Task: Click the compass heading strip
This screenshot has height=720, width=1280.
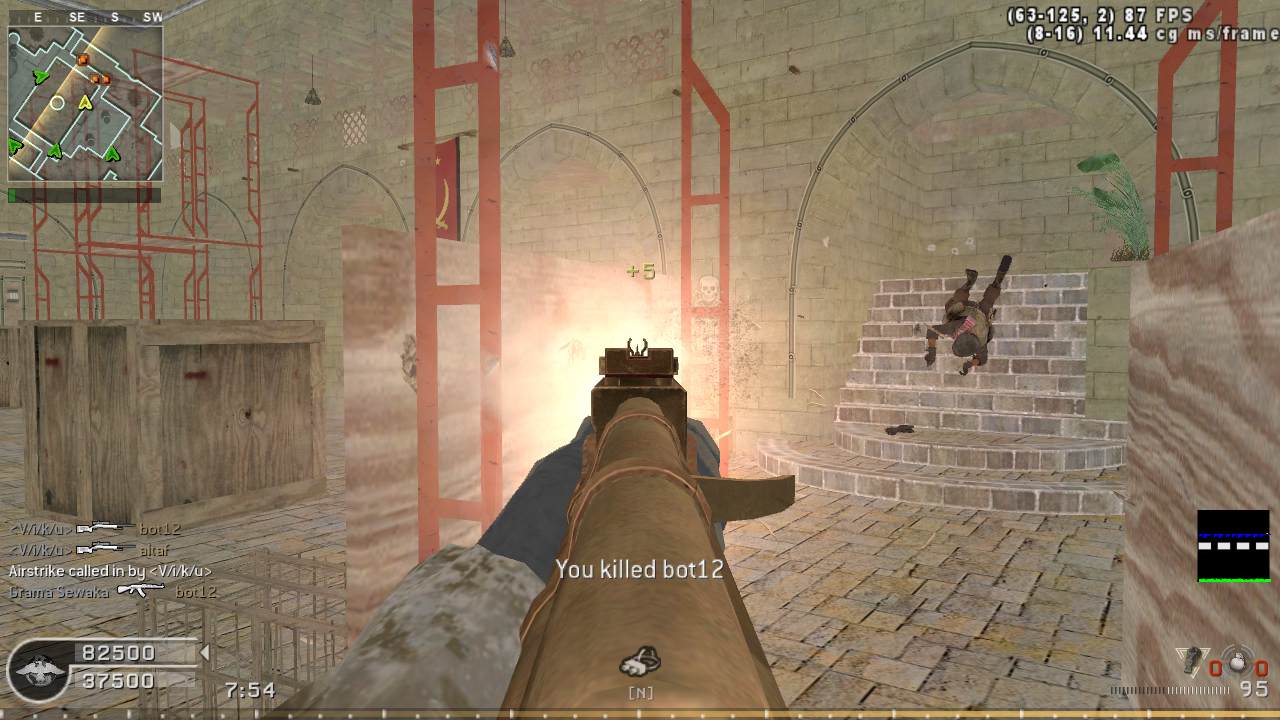Action: click(x=85, y=17)
